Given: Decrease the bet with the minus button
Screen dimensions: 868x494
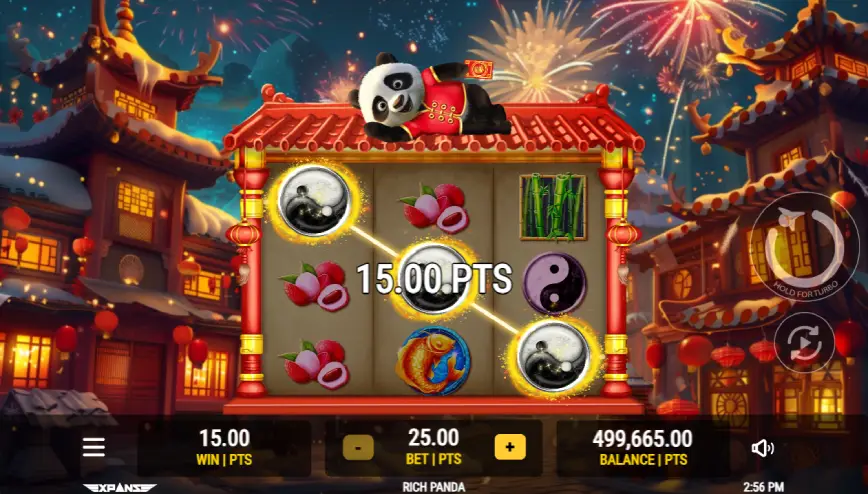Looking at the screenshot, I should (x=358, y=447).
